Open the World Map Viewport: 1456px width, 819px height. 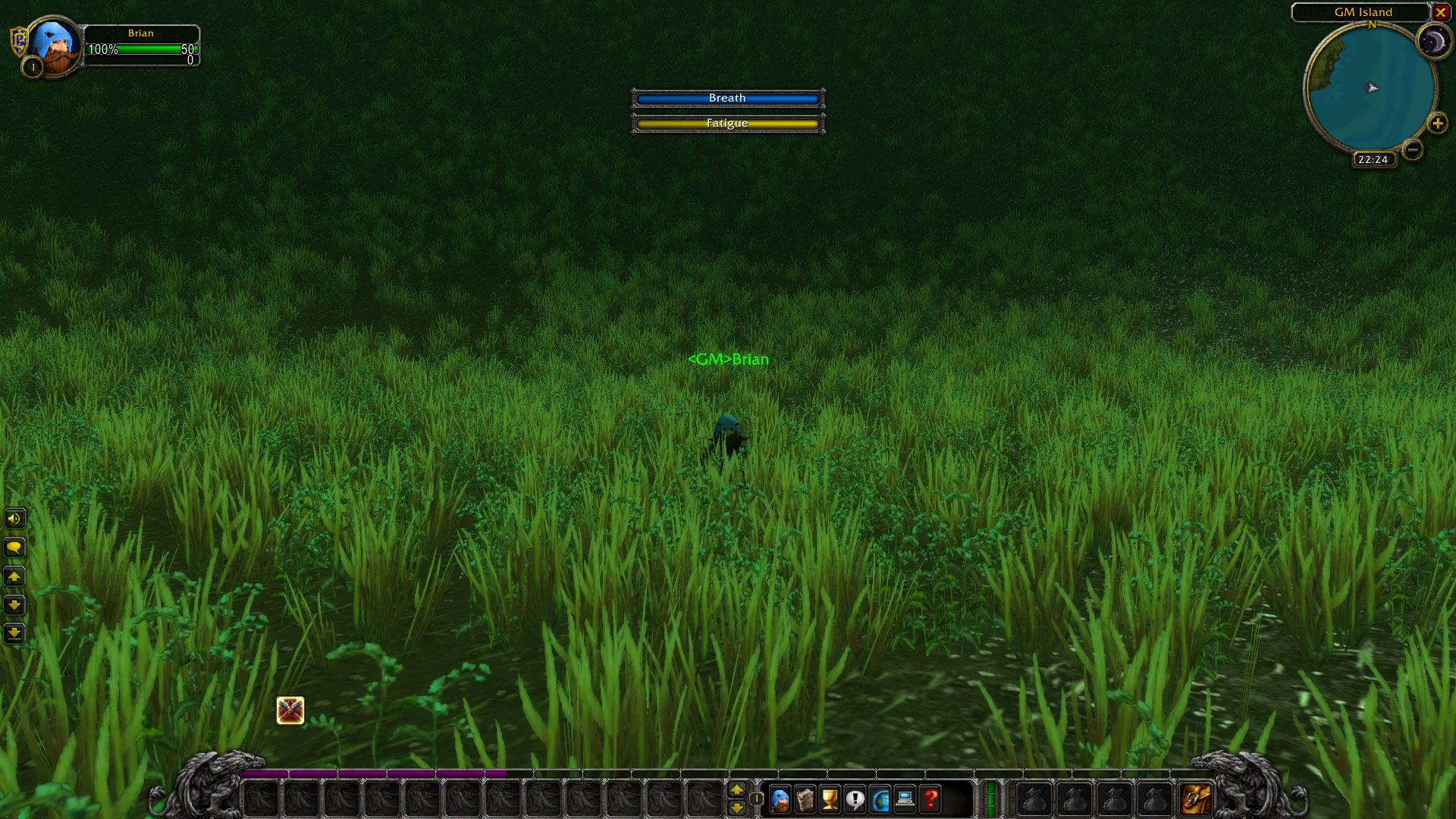[x=880, y=799]
